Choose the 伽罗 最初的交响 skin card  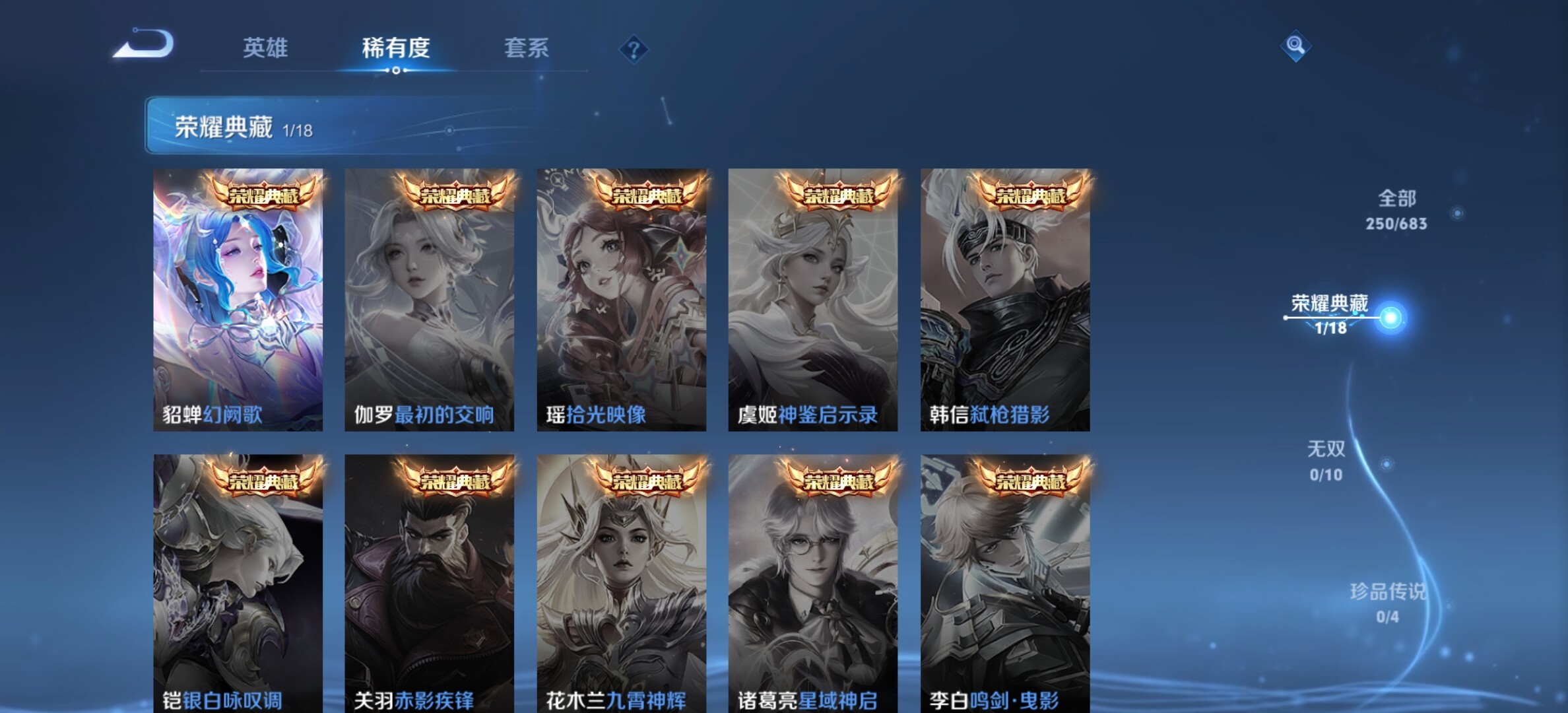pyautogui.click(x=429, y=300)
